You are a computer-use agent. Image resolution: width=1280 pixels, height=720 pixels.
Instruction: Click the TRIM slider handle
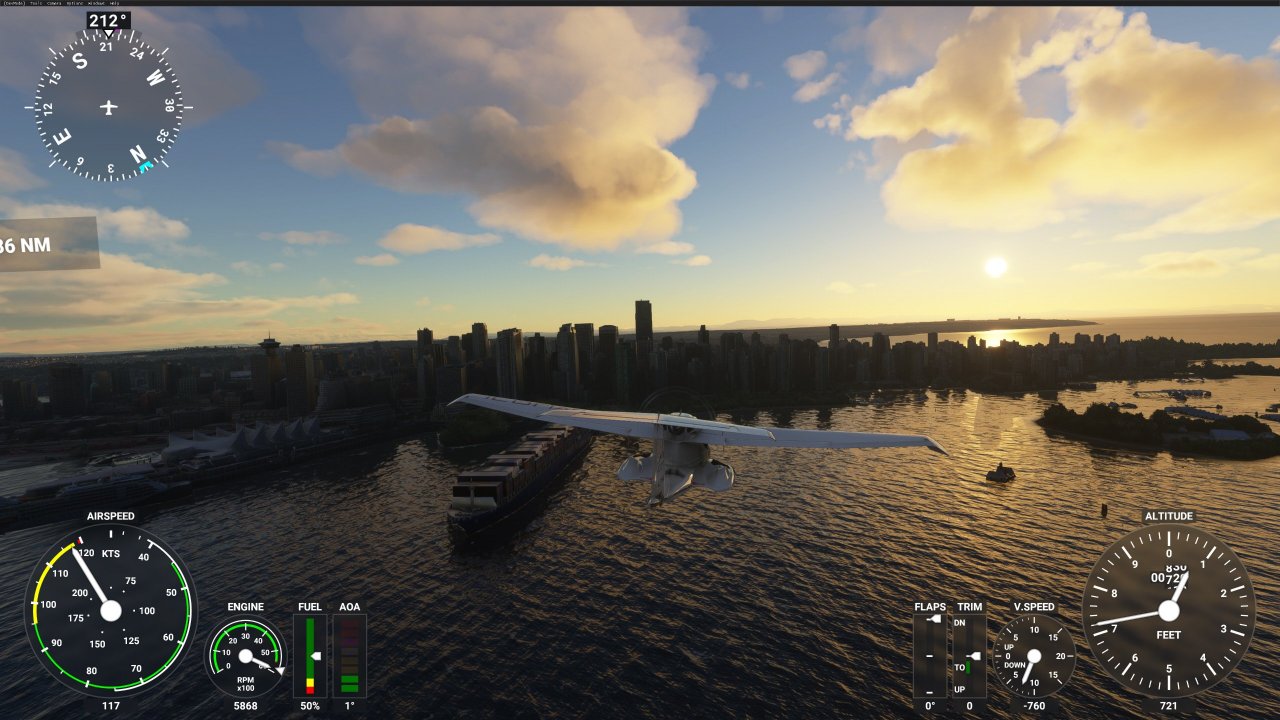pos(974,656)
